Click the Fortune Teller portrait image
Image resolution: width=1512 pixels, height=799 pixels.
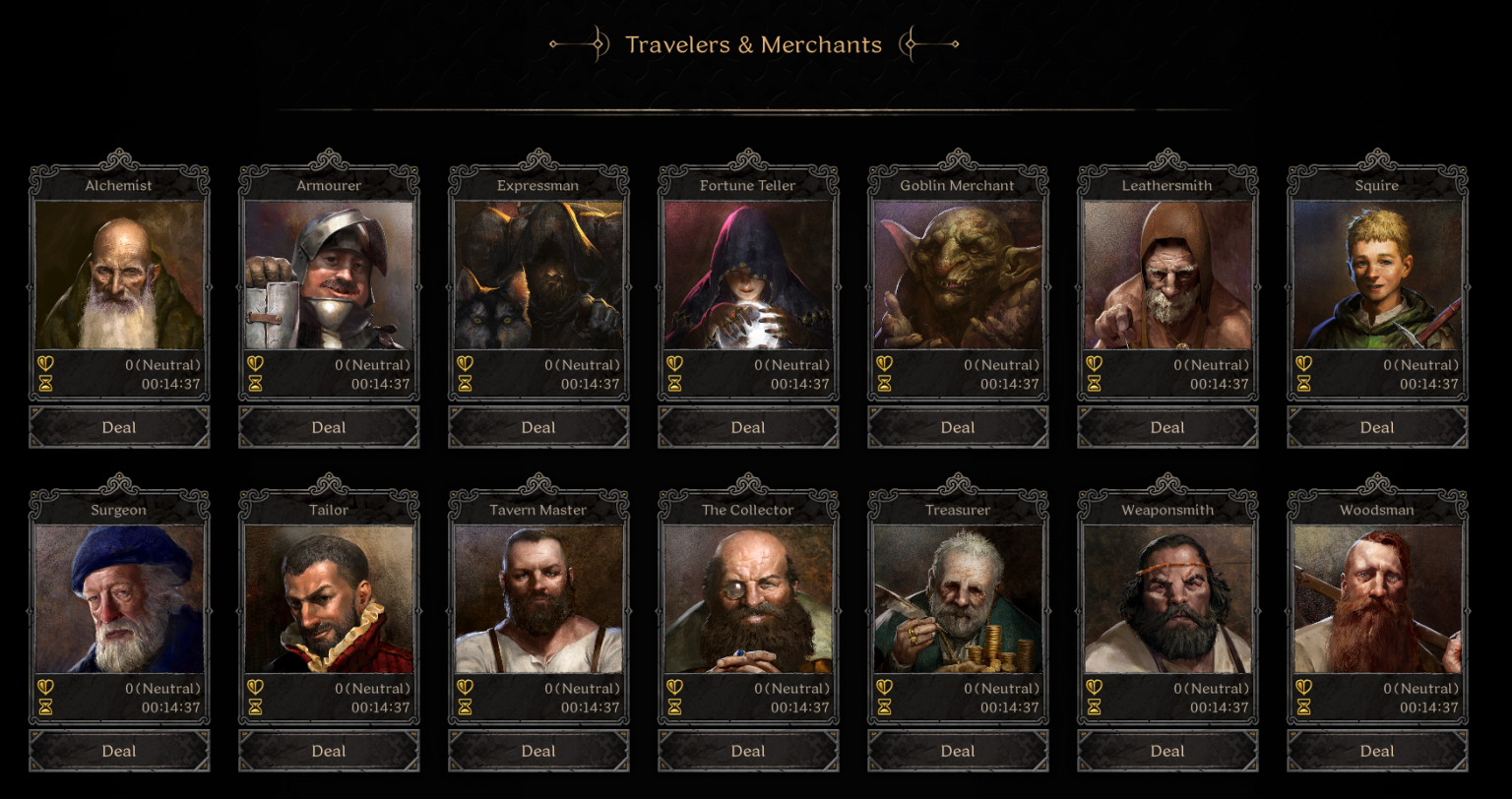pyautogui.click(x=747, y=271)
